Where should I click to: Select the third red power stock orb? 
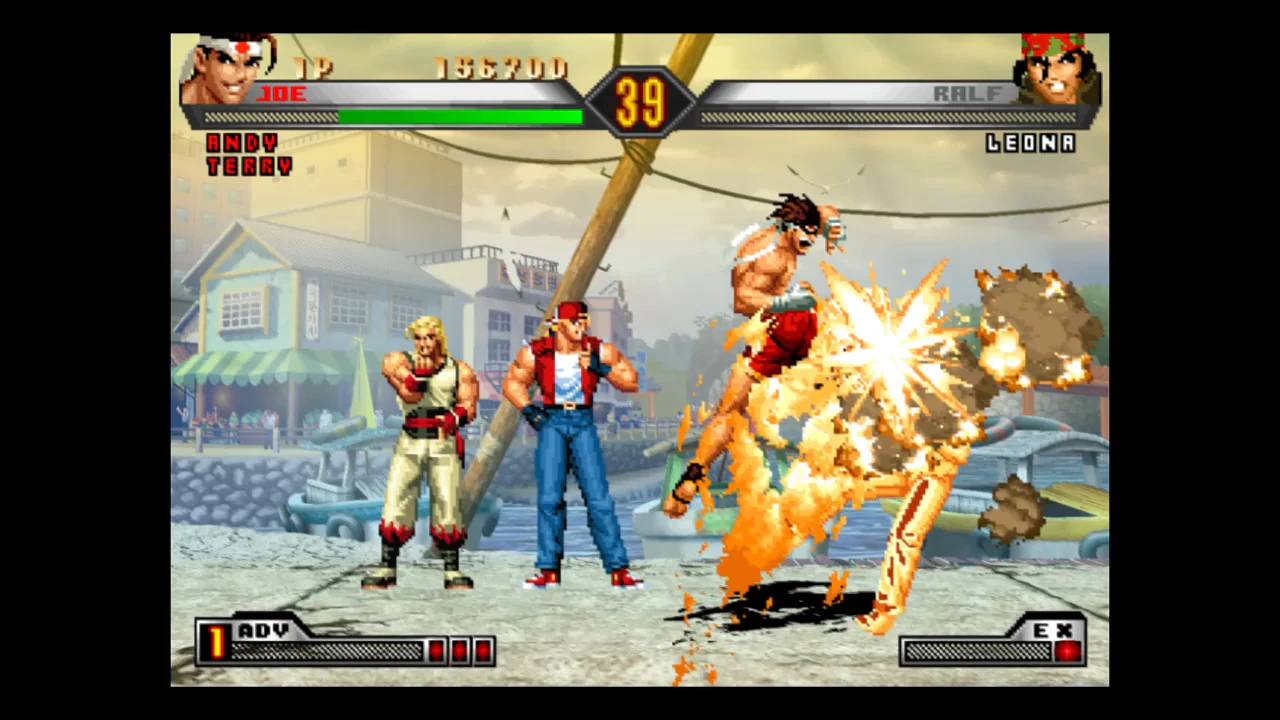(481, 651)
